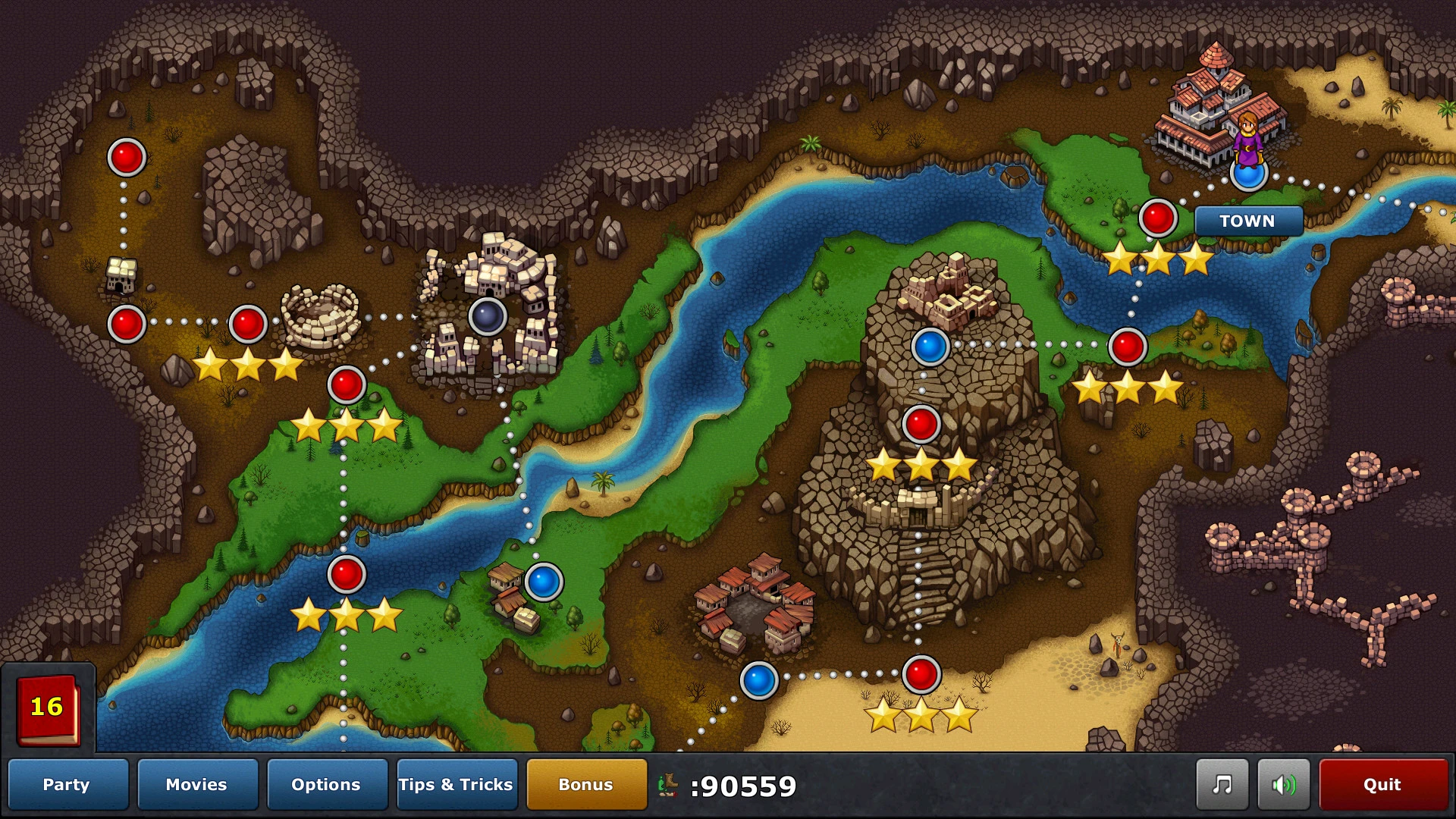Click the red node on the northwest cliffs

tap(126, 158)
